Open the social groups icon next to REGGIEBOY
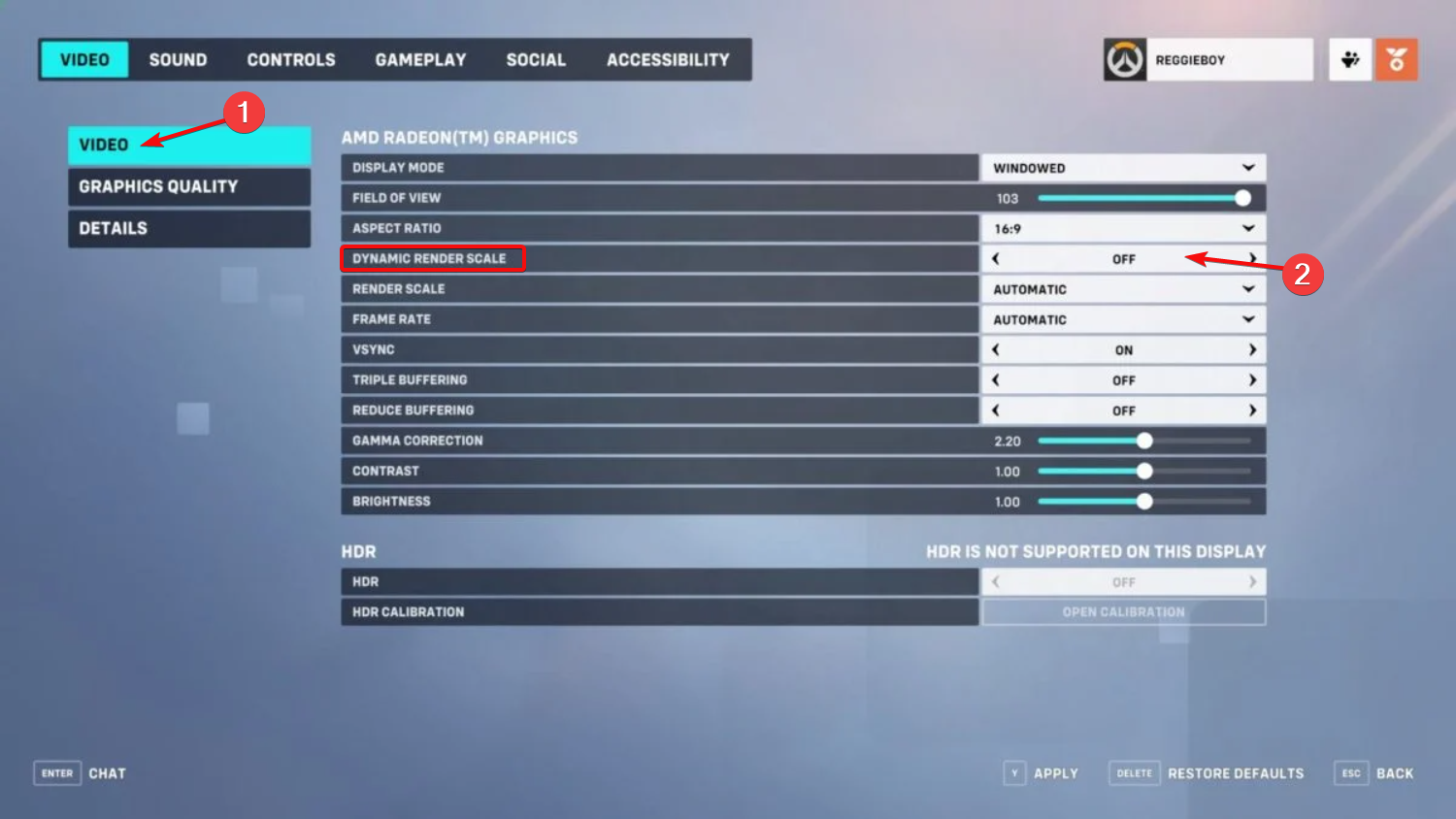This screenshot has width=1456, height=819. [1349, 59]
